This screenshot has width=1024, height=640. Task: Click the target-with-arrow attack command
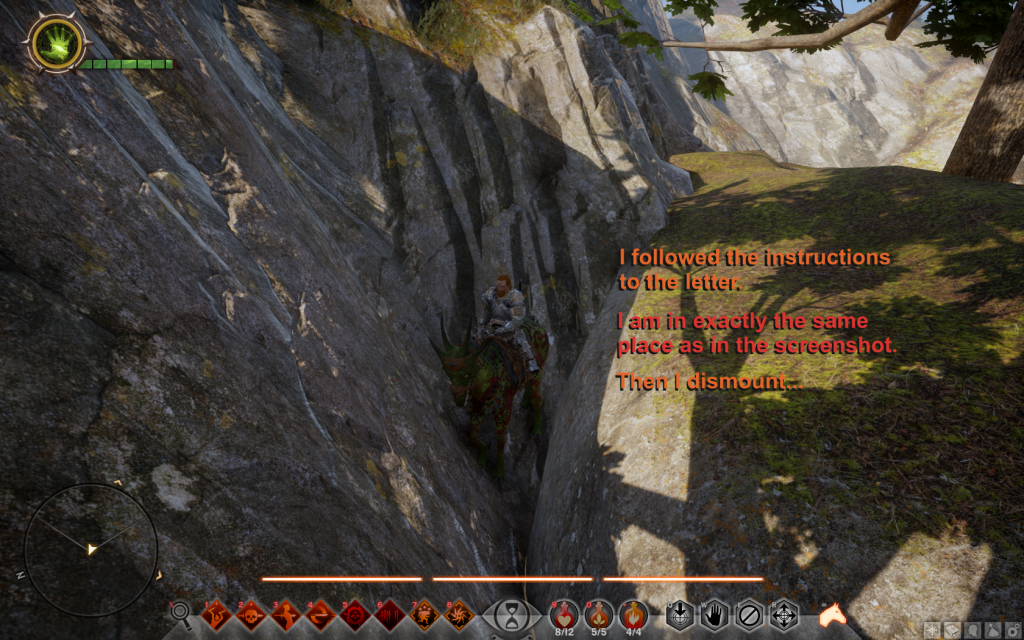point(679,613)
